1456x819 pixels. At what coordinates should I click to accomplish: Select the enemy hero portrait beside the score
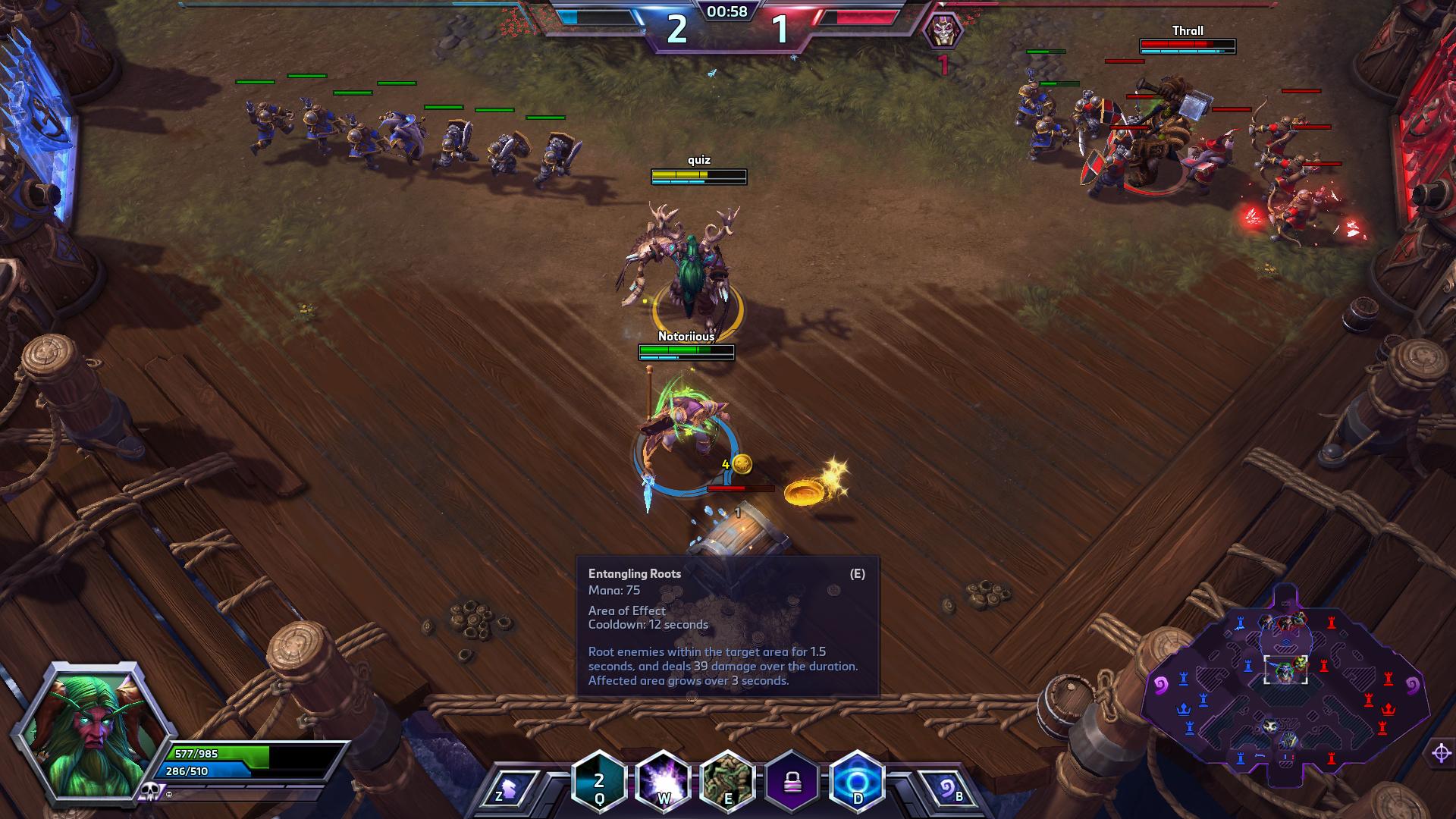(x=943, y=30)
